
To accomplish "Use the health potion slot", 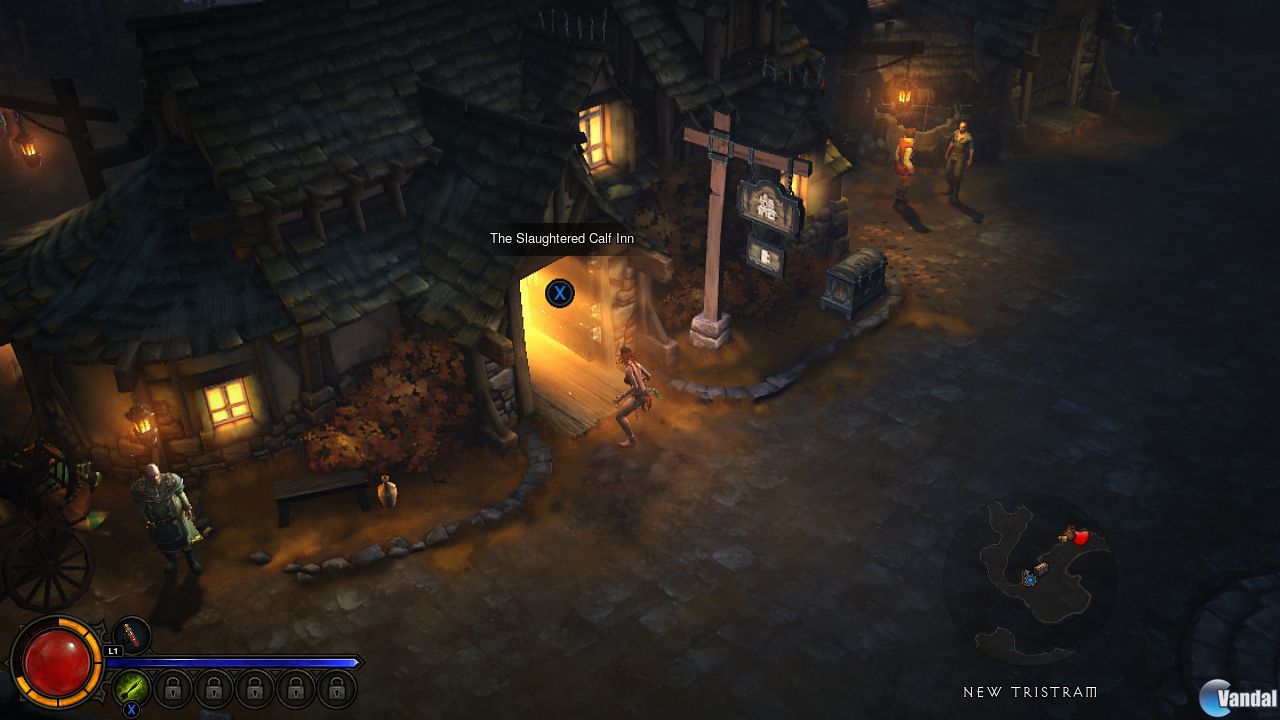I will click(132, 635).
